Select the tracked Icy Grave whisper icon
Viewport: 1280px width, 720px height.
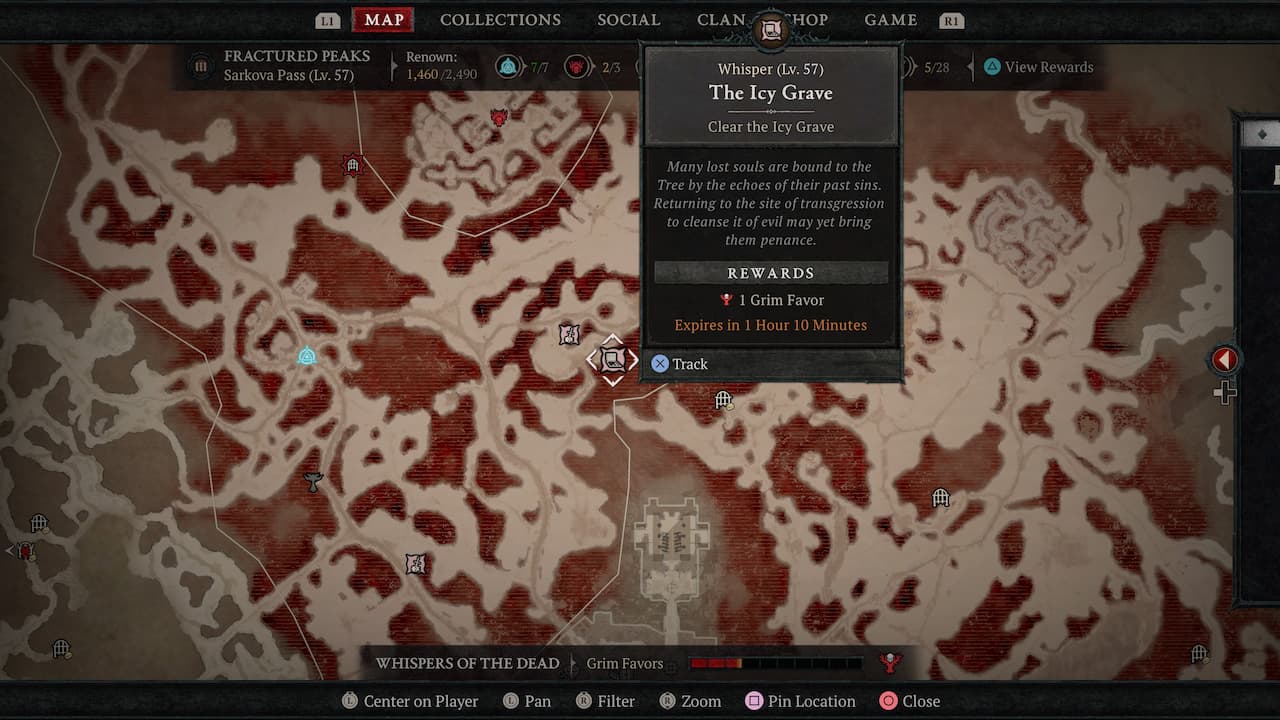coord(611,359)
